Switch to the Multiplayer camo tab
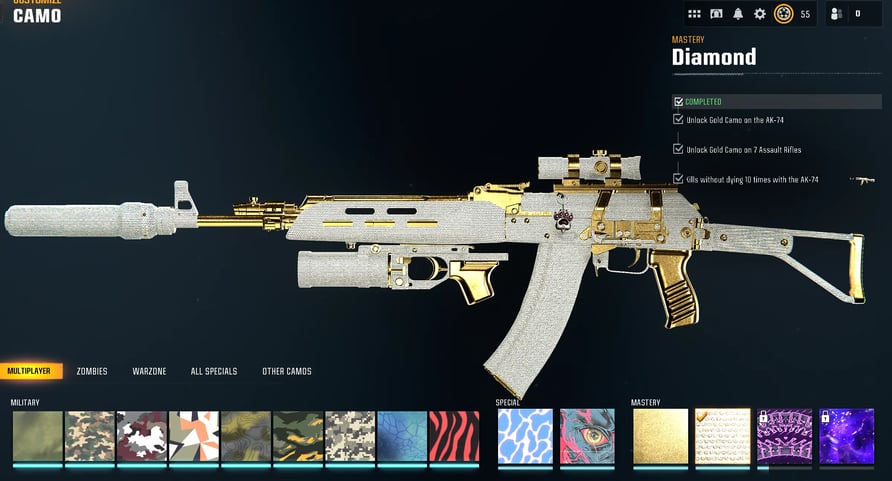Image resolution: width=892 pixels, height=481 pixels. pos(31,371)
